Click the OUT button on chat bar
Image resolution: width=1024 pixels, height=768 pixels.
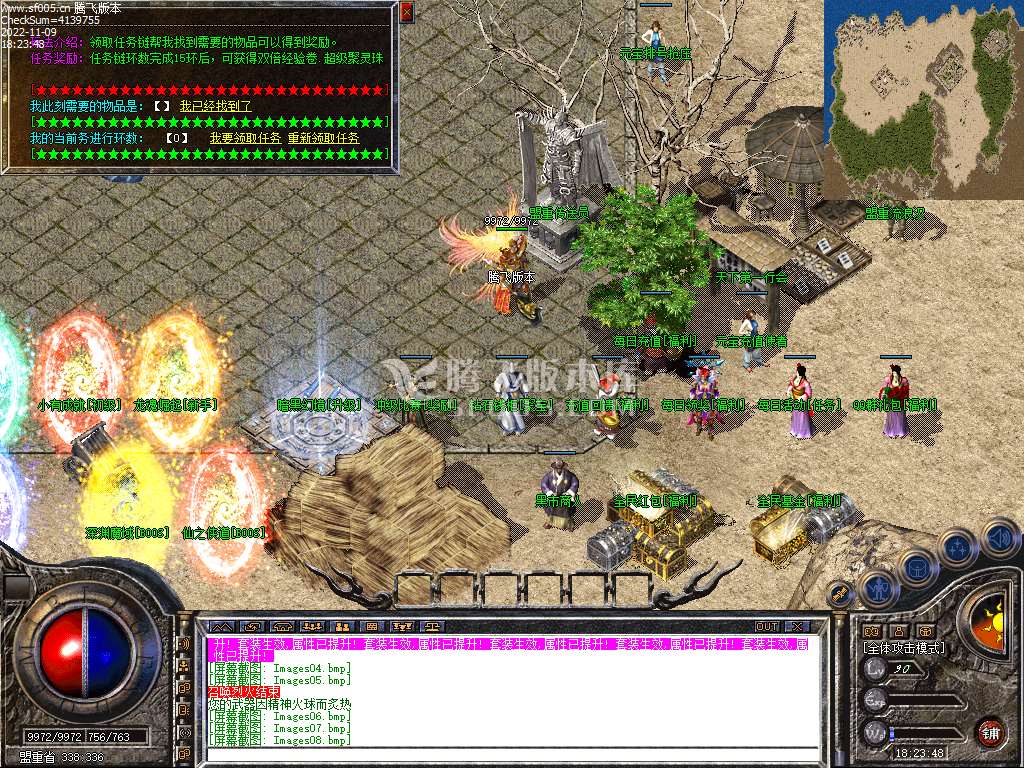[767, 627]
